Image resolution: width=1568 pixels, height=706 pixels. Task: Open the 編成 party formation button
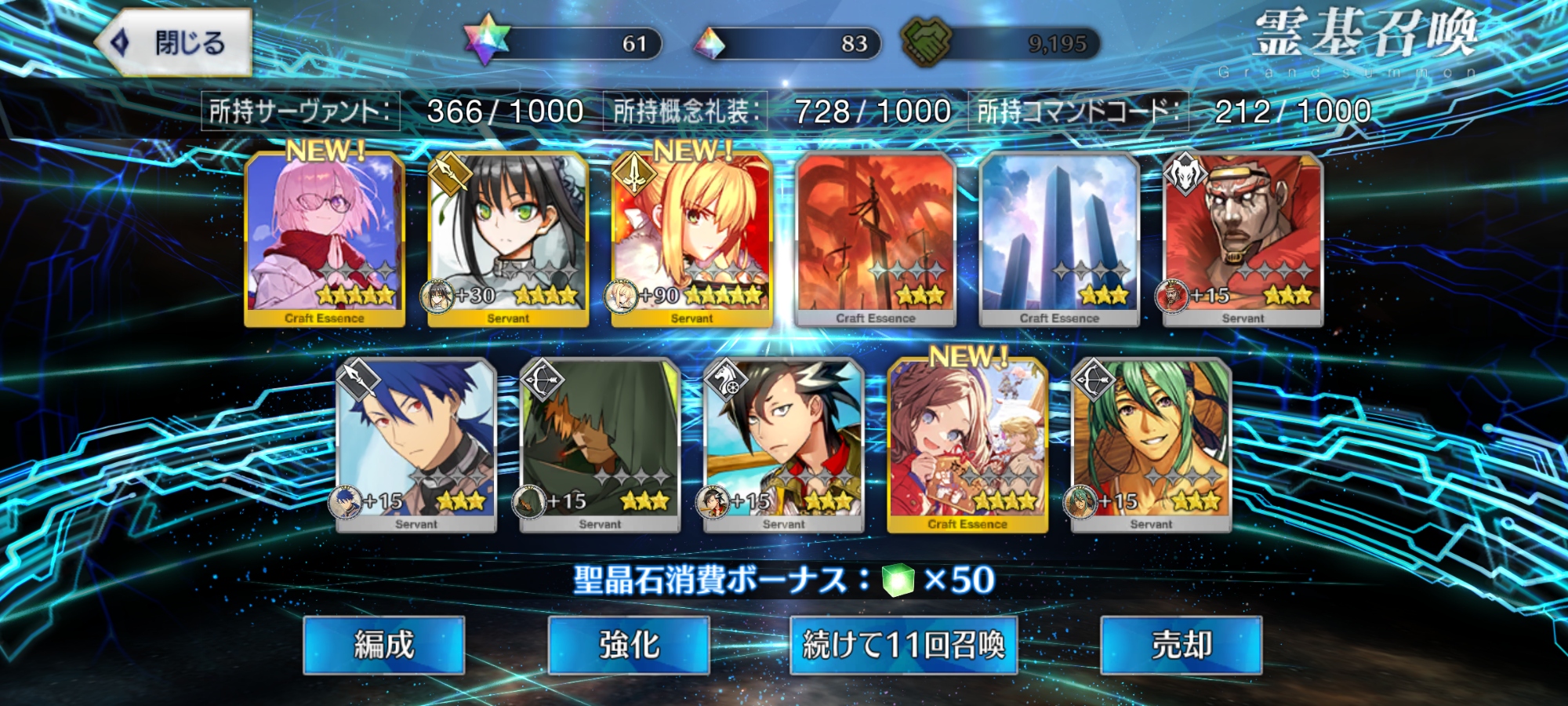[x=383, y=645]
